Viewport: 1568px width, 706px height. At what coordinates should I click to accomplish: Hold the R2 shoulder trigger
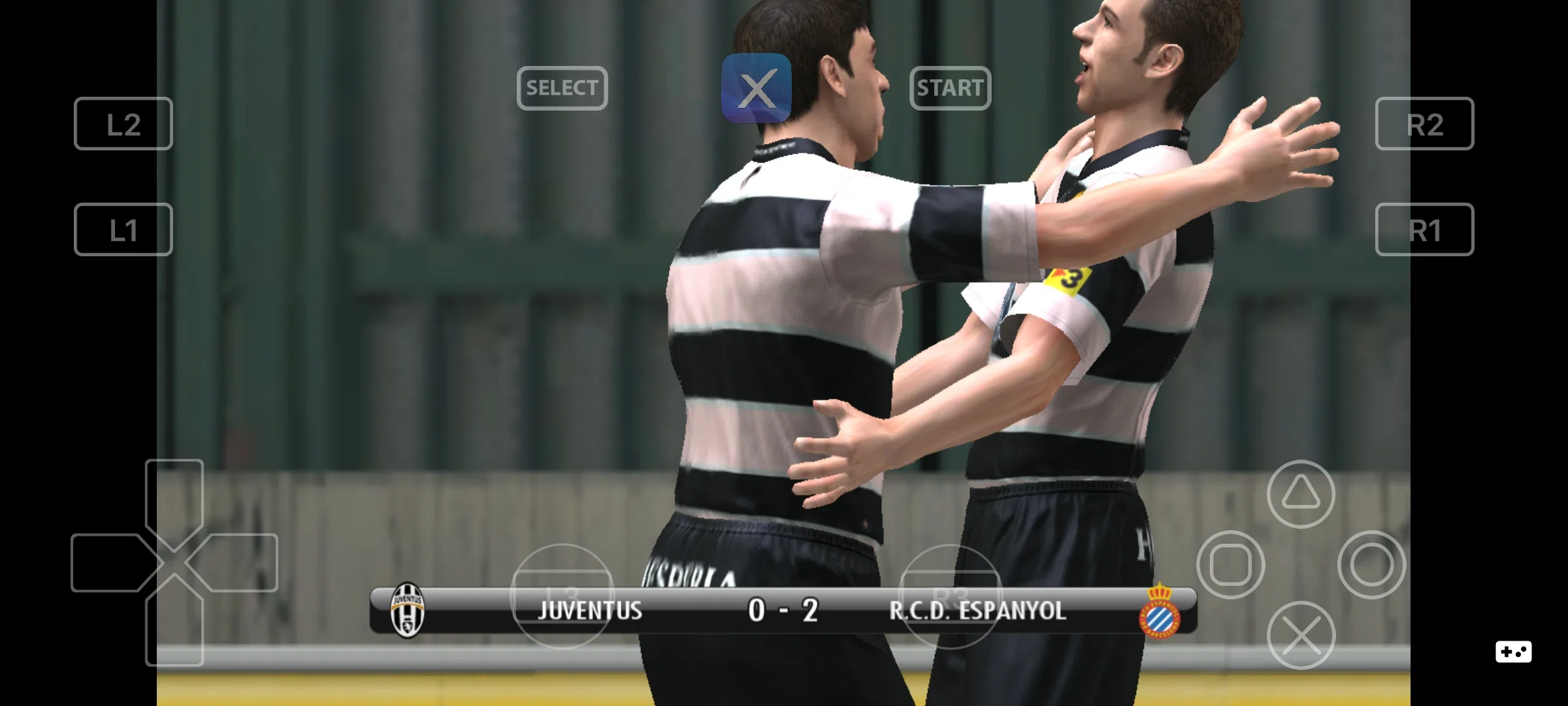pyautogui.click(x=1424, y=124)
